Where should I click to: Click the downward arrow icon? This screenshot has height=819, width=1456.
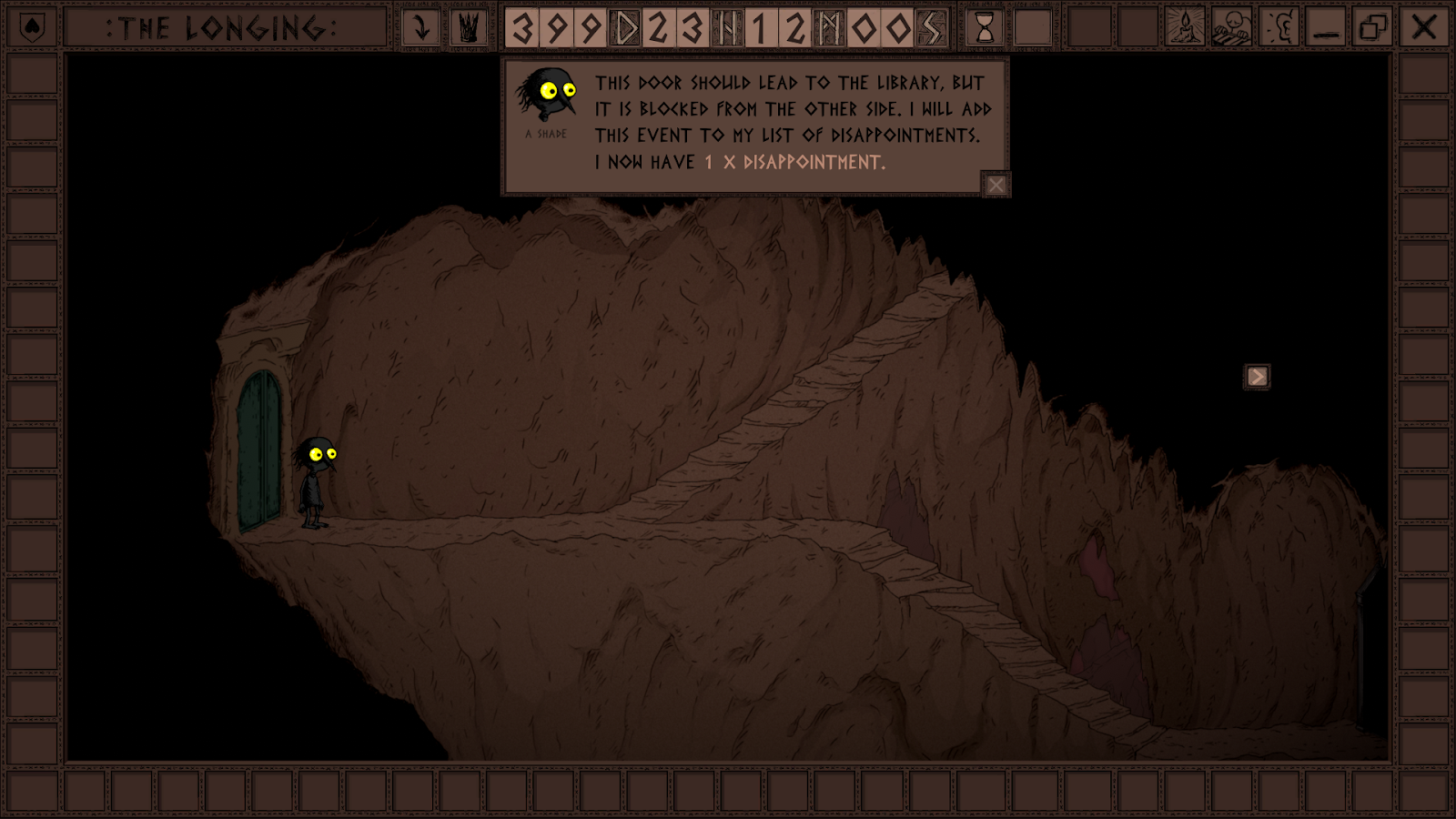pyautogui.click(x=420, y=28)
